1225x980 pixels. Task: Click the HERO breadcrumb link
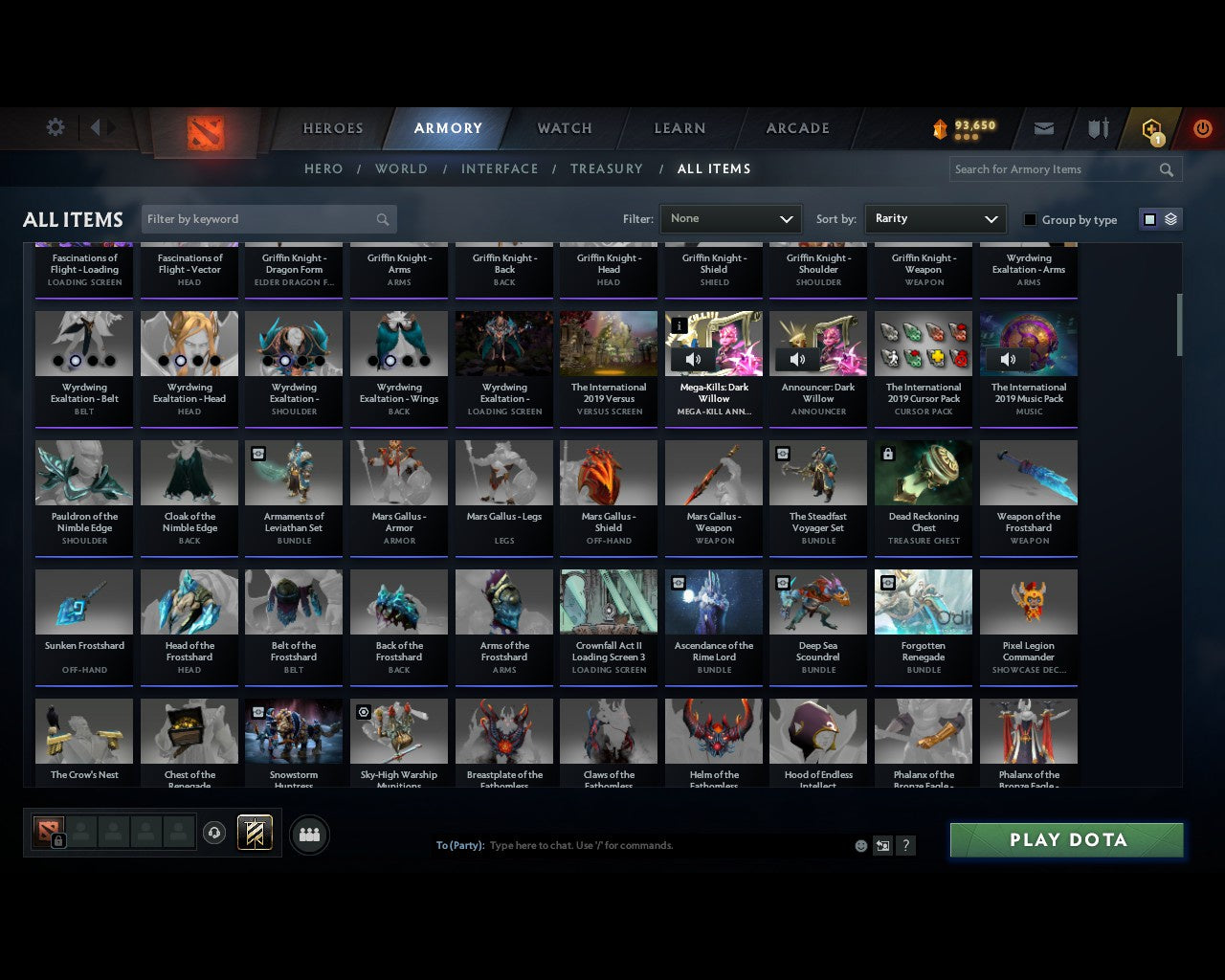click(323, 168)
